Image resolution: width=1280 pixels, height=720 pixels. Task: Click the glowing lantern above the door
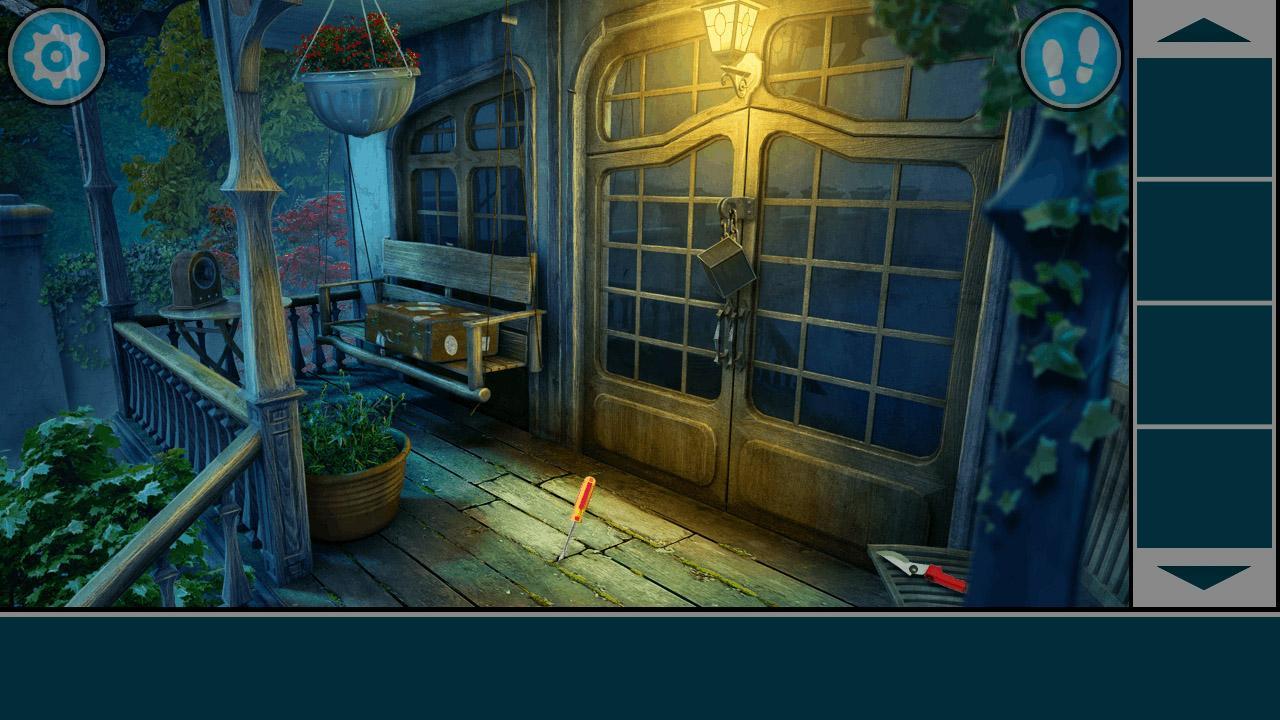pos(728,30)
